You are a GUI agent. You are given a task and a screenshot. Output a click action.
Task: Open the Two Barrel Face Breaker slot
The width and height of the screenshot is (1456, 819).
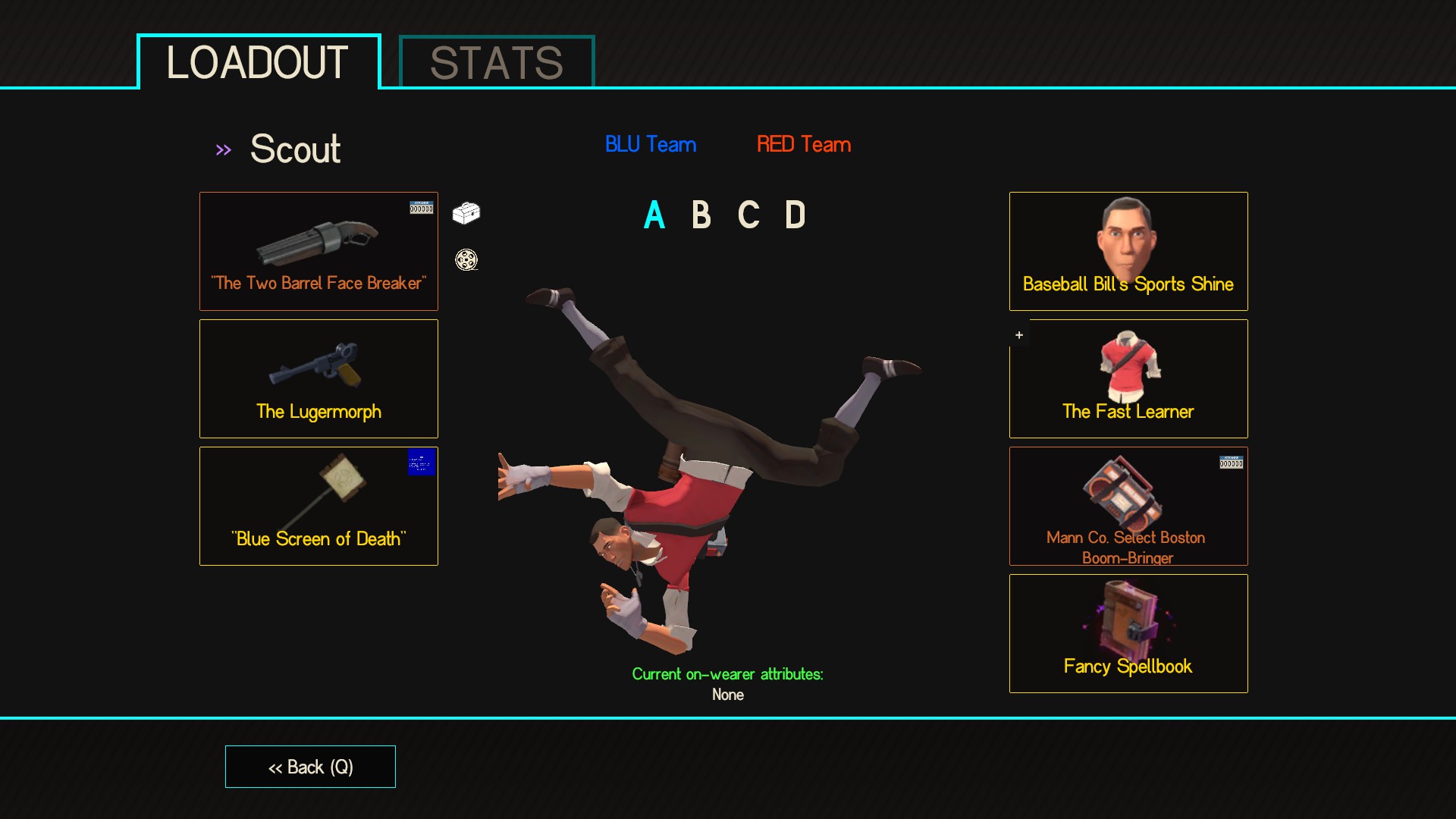(318, 251)
